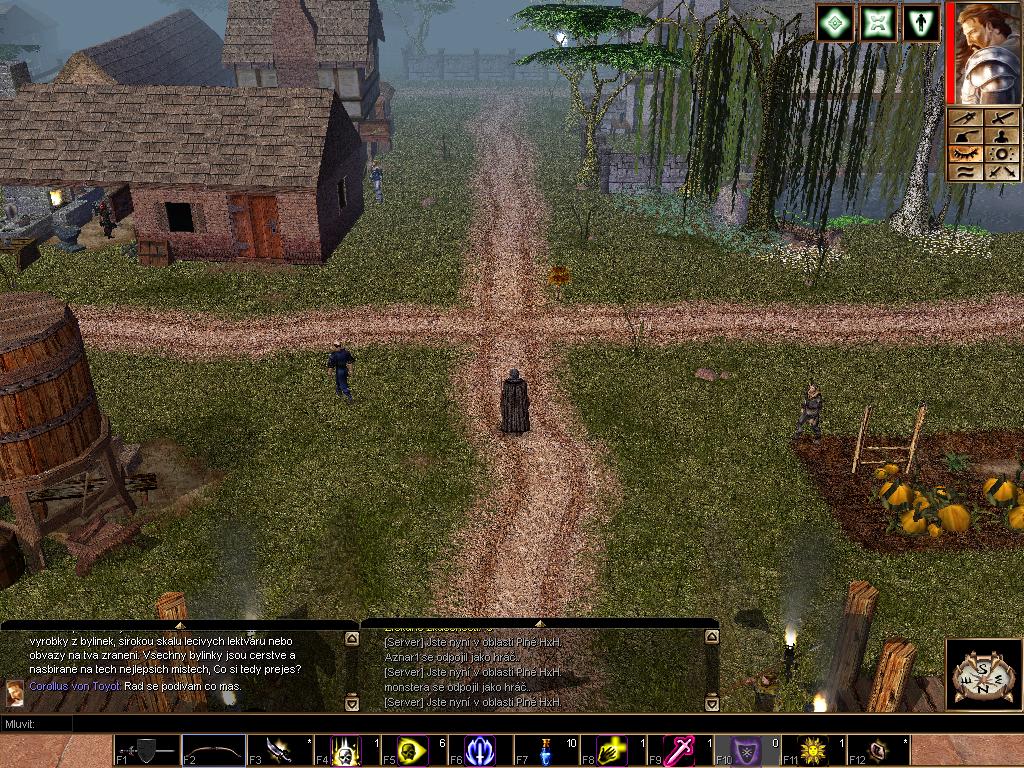1024x768 pixels.
Task: Equip the bow in the F2 slot
Action: [213, 750]
